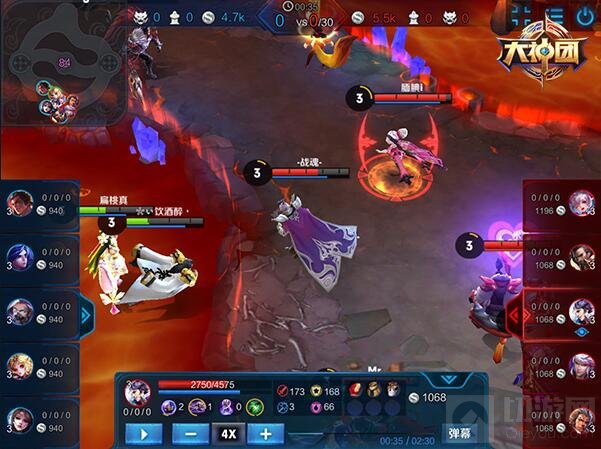The image size is (601, 449).
Task: Click the green skill icon in hero panel
Action: [x=255, y=407]
